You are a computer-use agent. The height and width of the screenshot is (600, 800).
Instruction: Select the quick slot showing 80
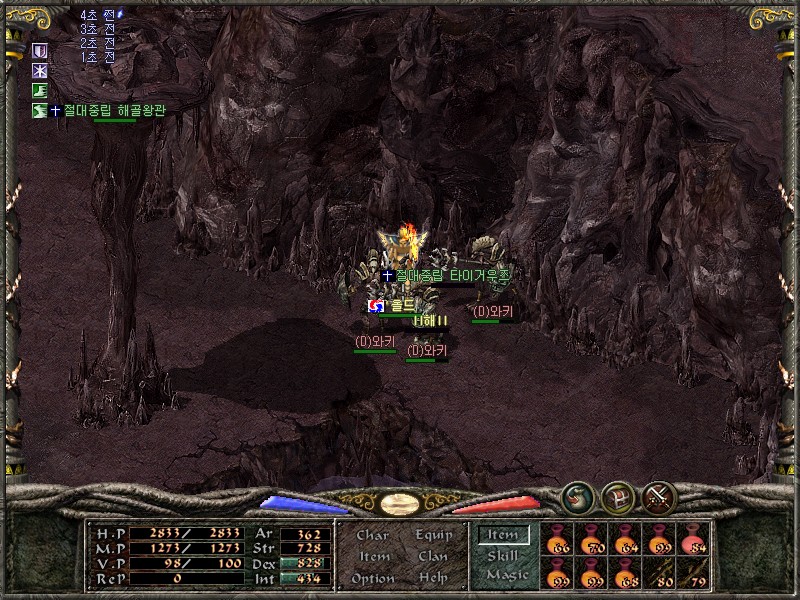659,573
